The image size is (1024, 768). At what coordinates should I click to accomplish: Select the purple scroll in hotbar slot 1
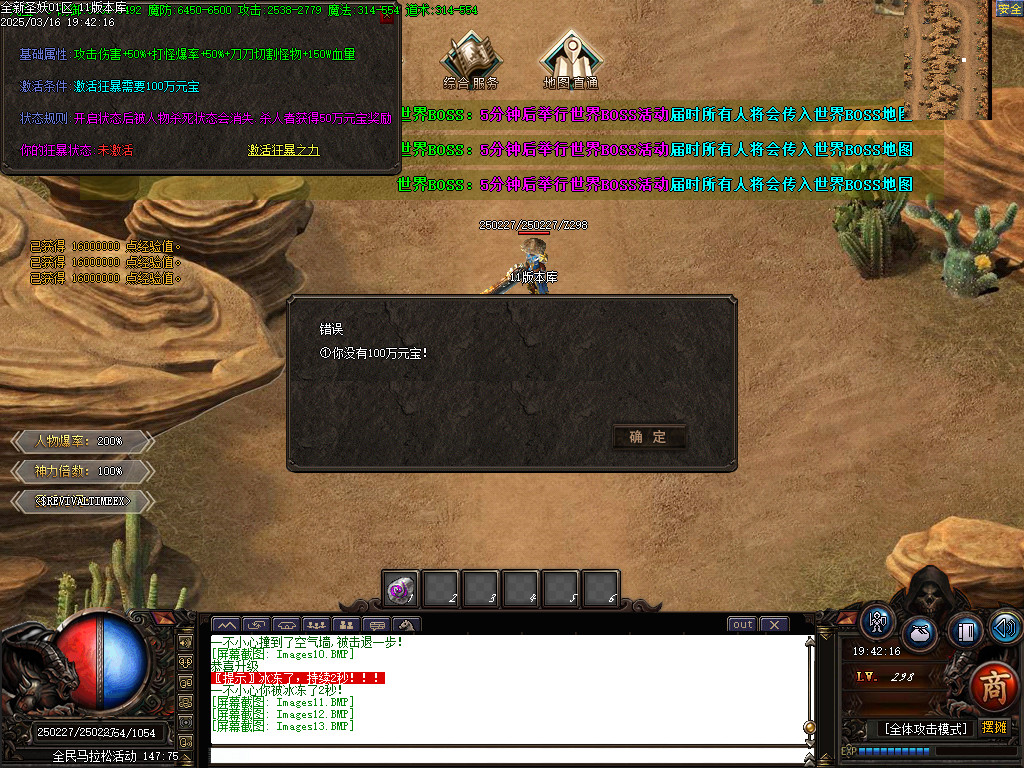pos(401,590)
